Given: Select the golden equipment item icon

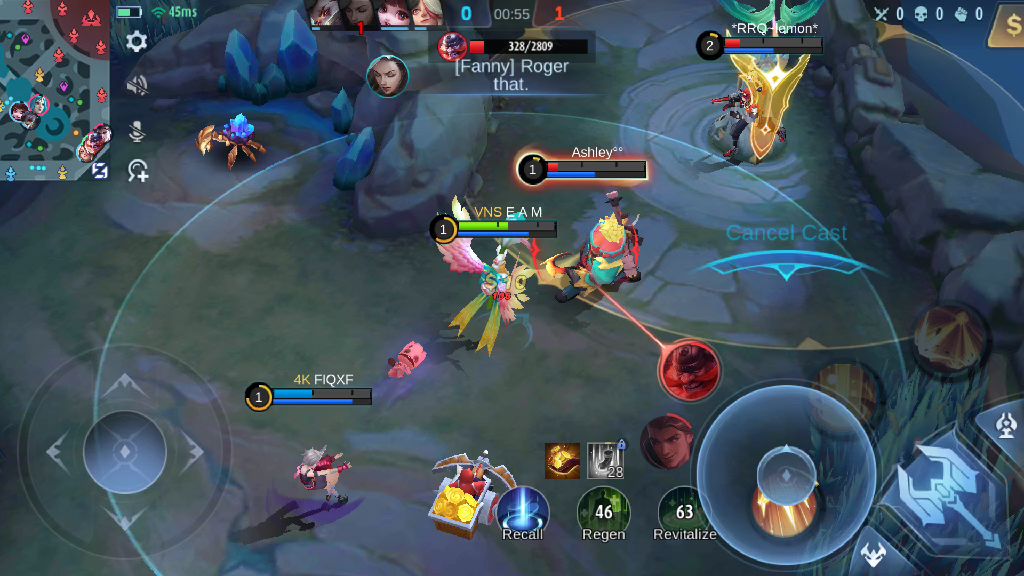Looking at the screenshot, I should coord(562,460).
